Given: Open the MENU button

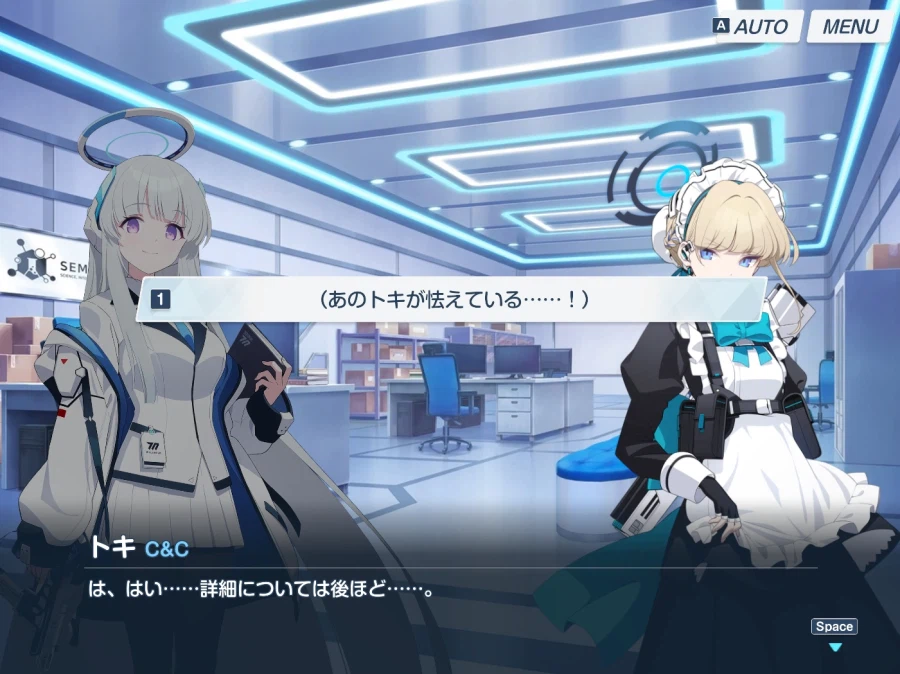Looking at the screenshot, I should point(850,27).
